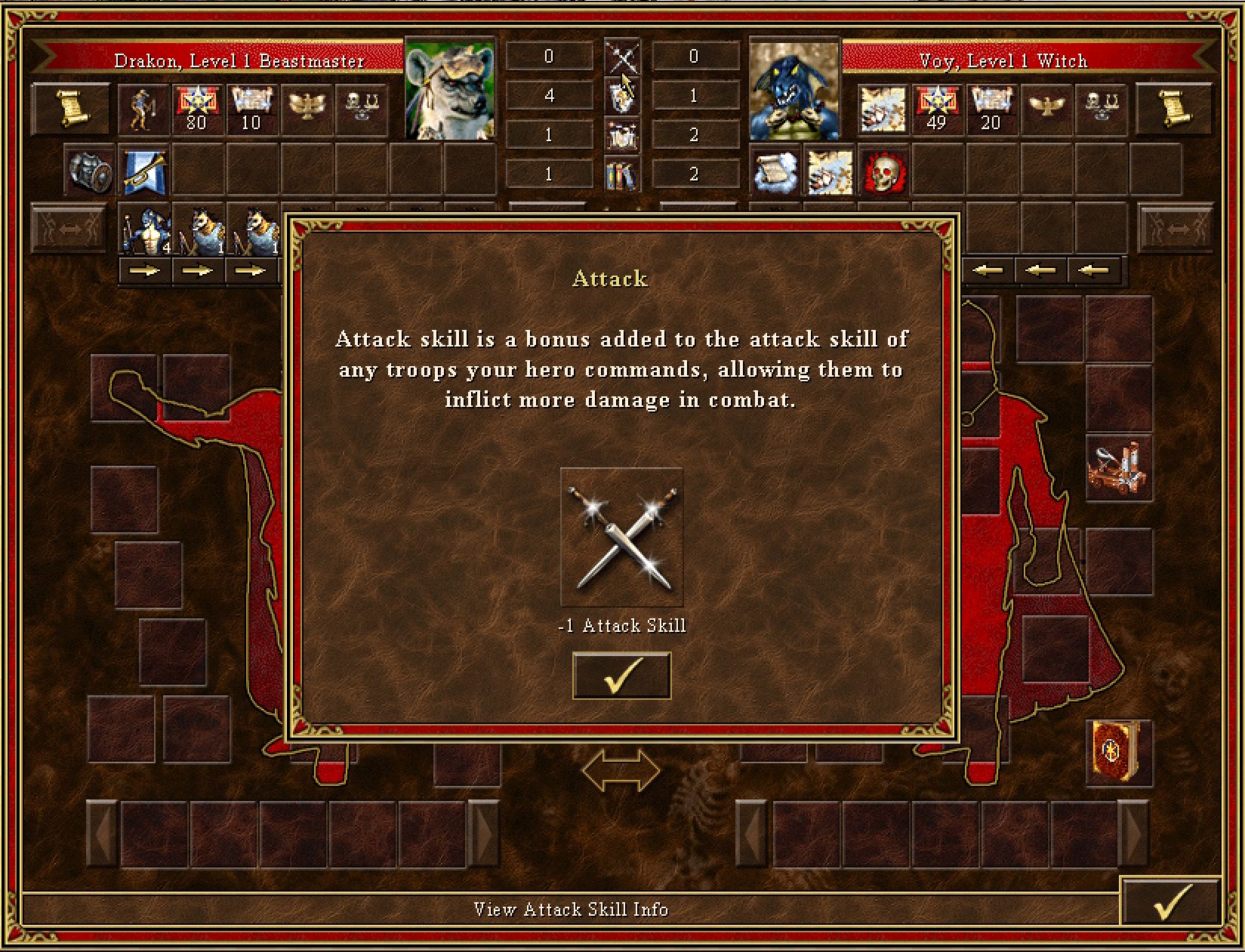Viewport: 1245px width, 952px height.
Task: Inspect Drakon's morale eagle icon
Action: 307,108
